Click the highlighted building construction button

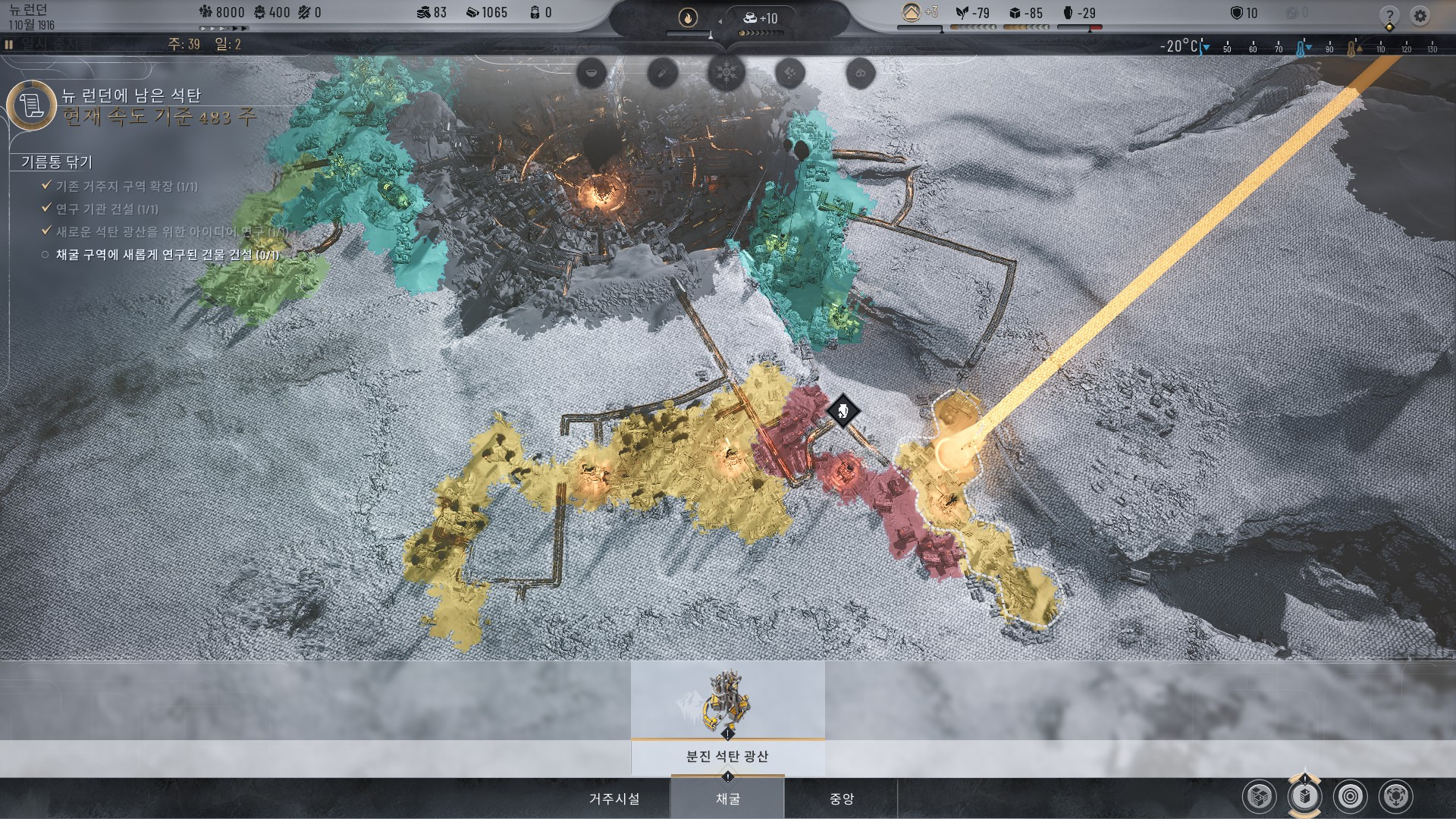point(1304,796)
